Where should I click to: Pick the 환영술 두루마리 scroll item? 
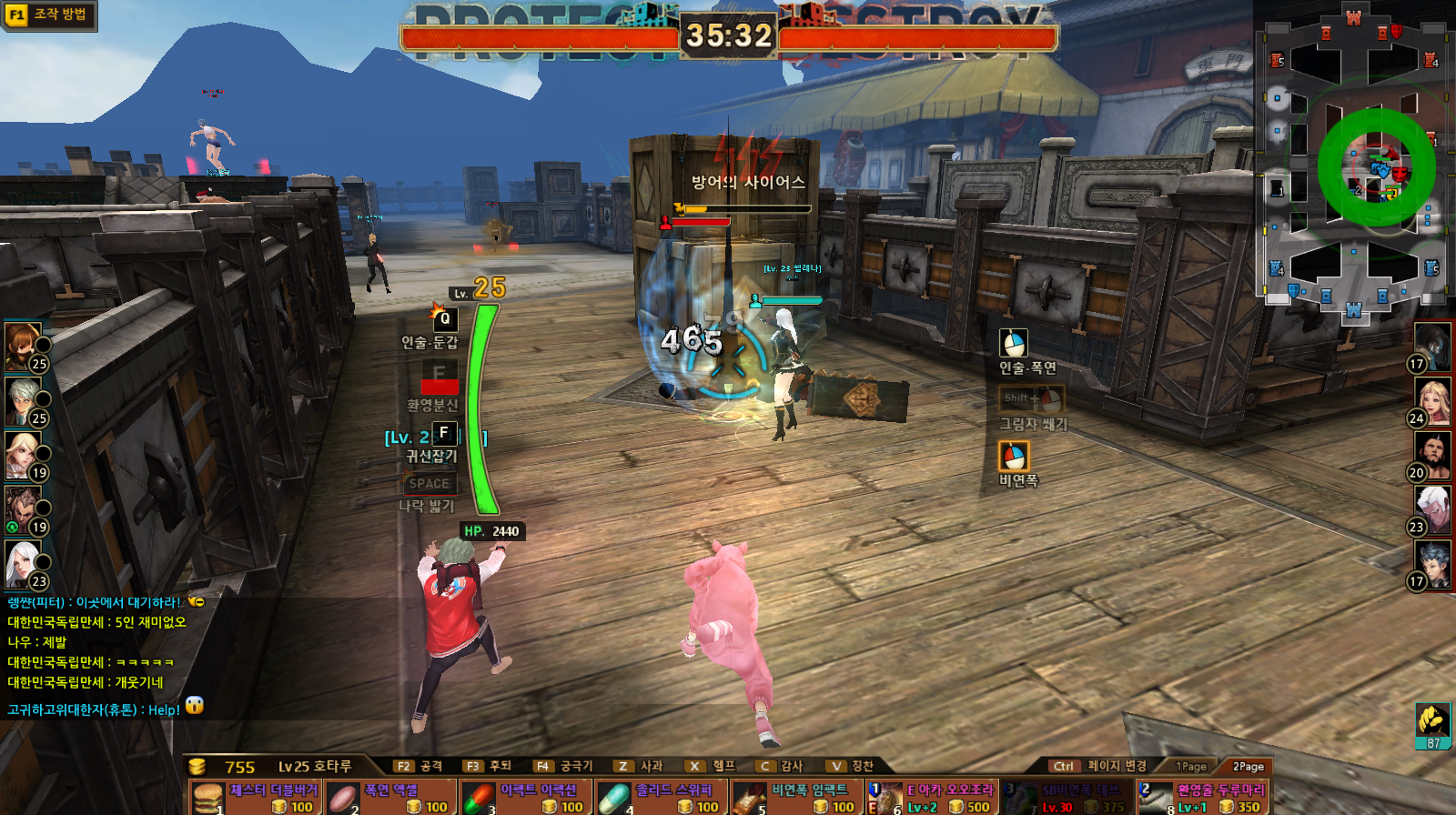tap(1201, 798)
